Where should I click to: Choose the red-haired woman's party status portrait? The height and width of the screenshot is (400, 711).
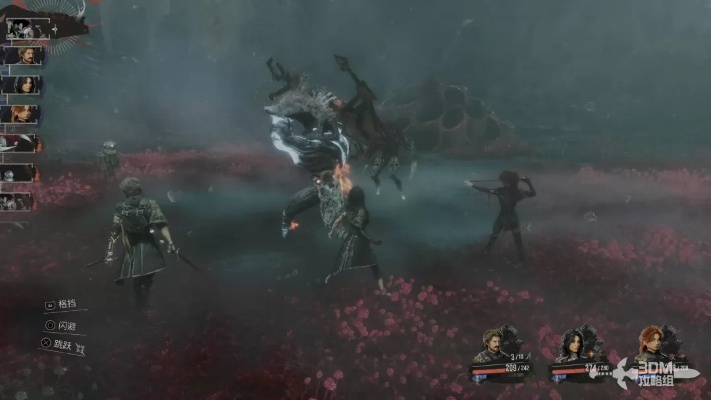[654, 343]
